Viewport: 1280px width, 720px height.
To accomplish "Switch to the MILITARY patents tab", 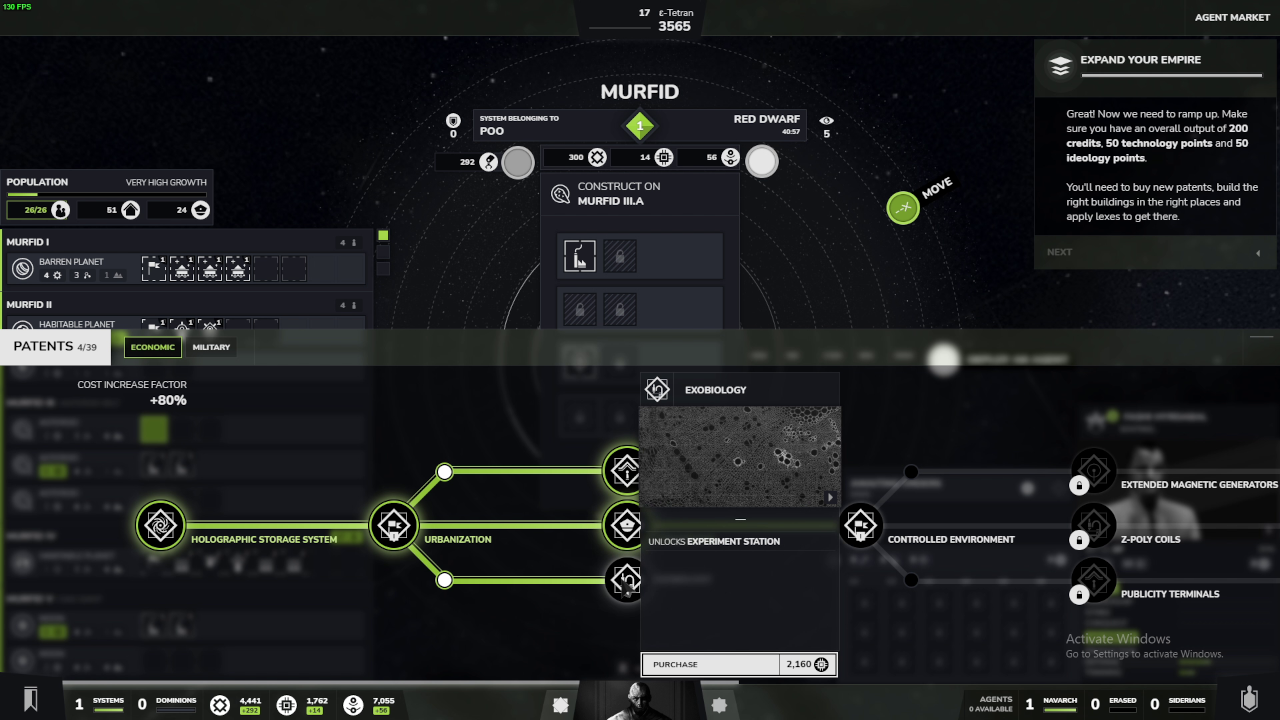I will pyautogui.click(x=211, y=347).
